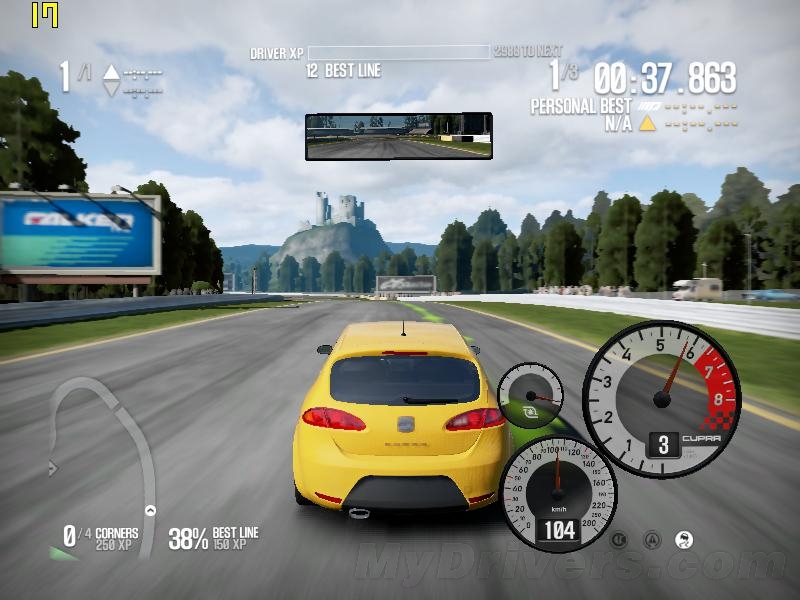Screen dimensions: 800x600
Task: Toggle the skidding car stability control icon
Action: coord(684,540)
